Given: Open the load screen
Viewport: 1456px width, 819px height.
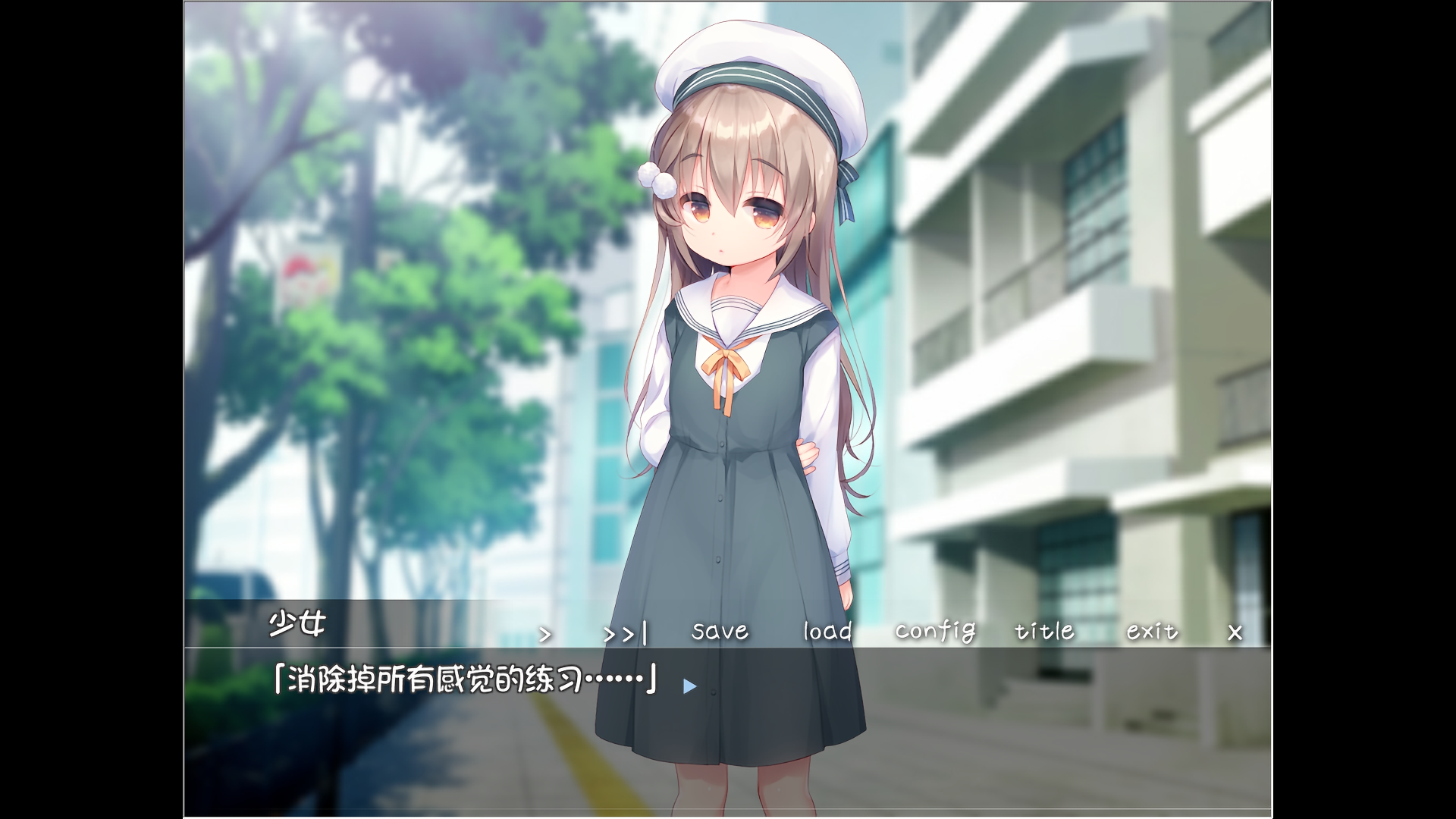Looking at the screenshot, I should (x=827, y=632).
